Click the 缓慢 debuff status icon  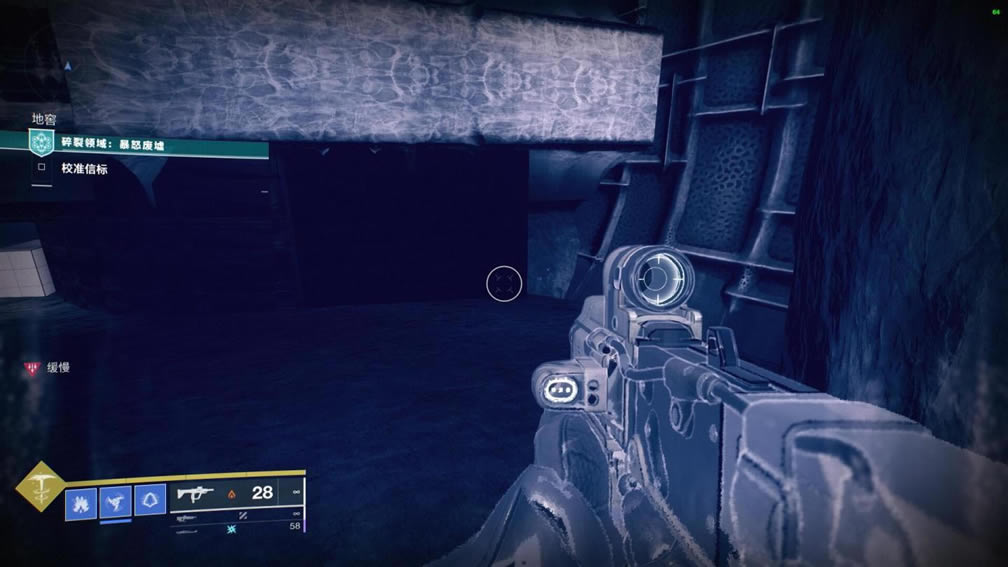tap(33, 368)
